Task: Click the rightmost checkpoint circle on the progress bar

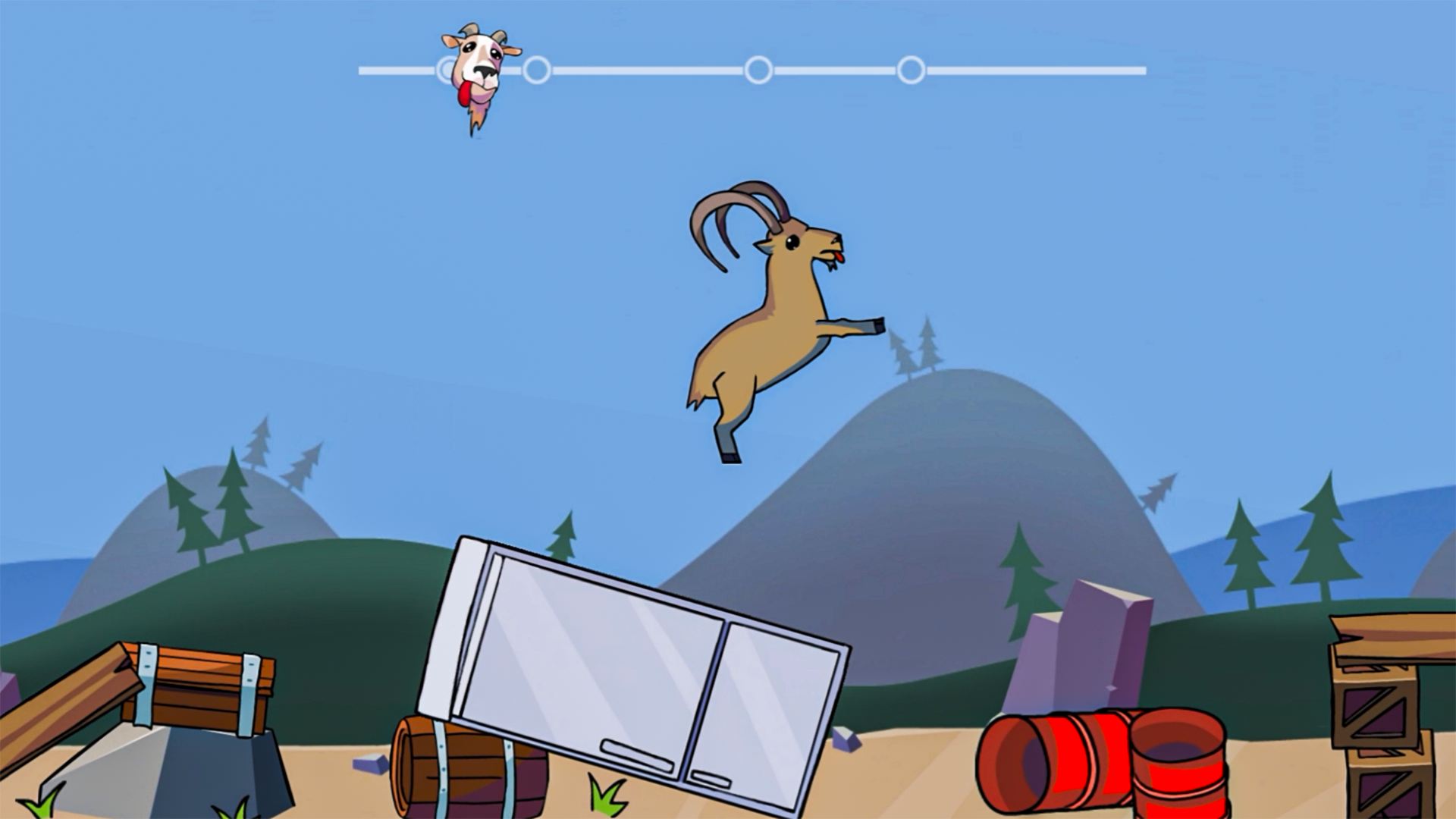Action: point(910,71)
